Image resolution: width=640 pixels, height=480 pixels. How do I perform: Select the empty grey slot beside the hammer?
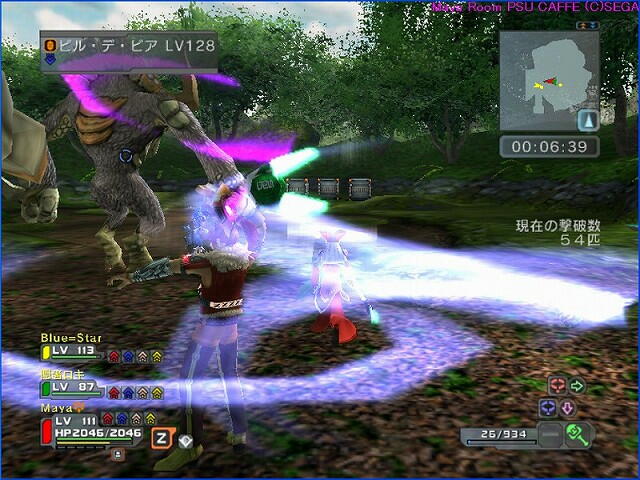(x=549, y=435)
